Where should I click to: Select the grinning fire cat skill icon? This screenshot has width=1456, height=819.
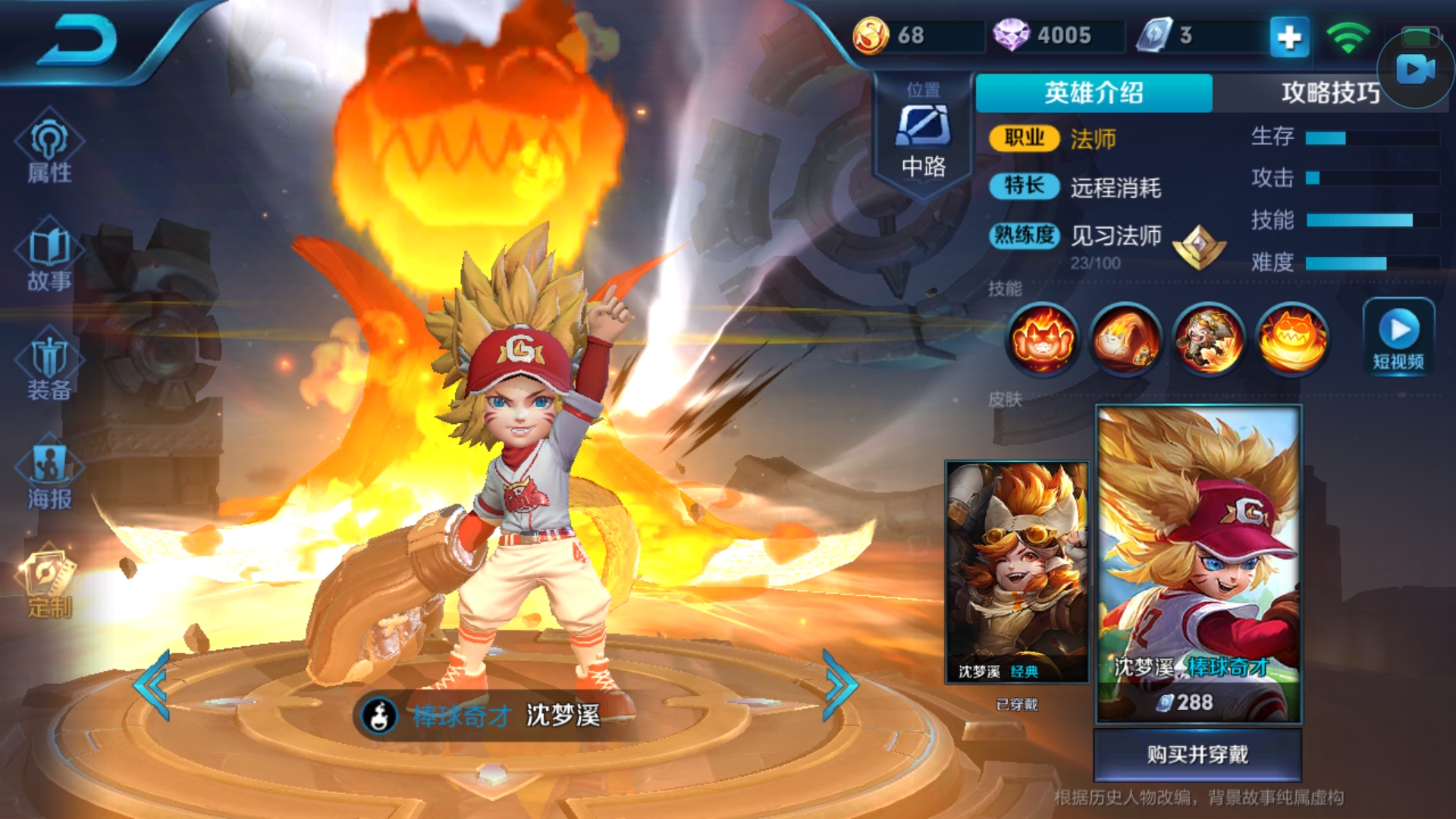pos(1042,338)
